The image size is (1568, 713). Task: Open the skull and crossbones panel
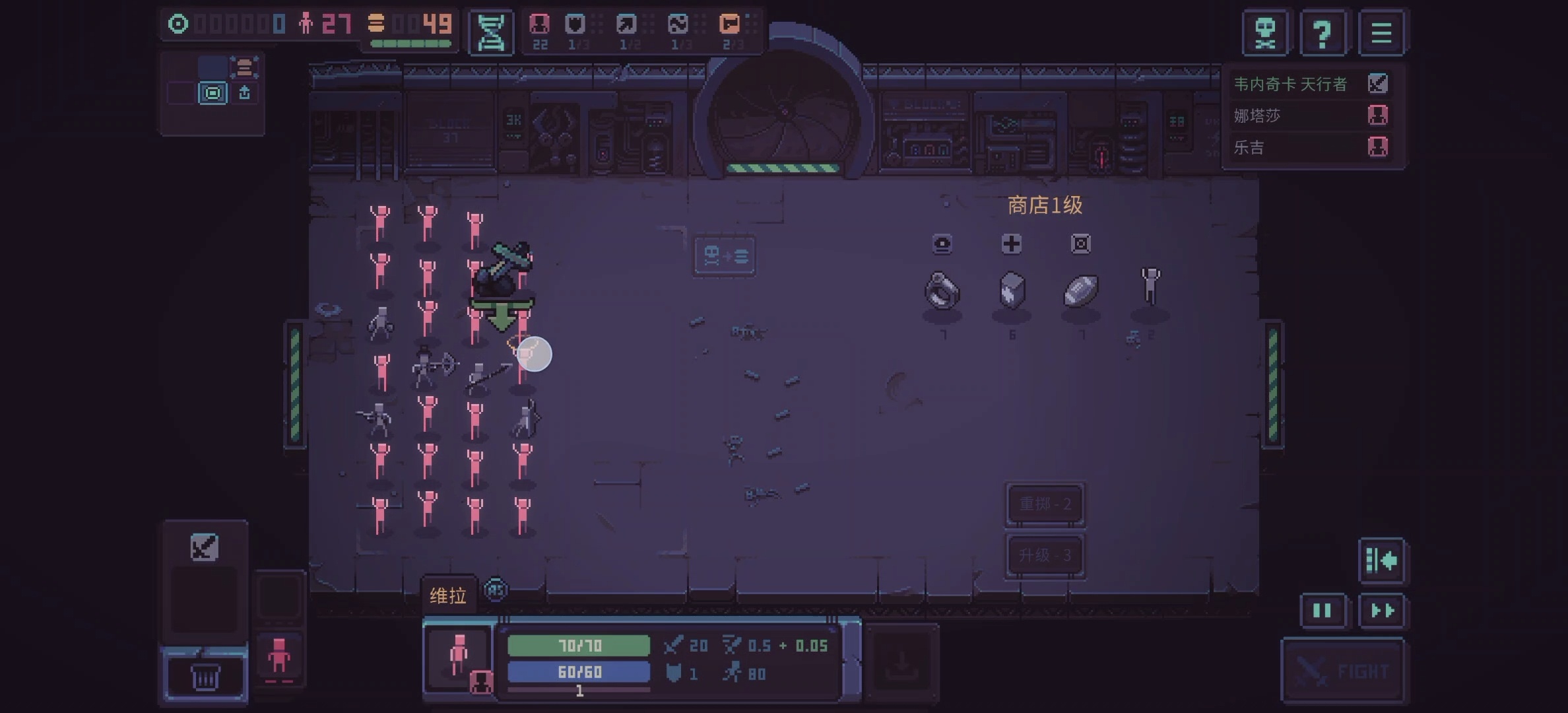point(1265,32)
